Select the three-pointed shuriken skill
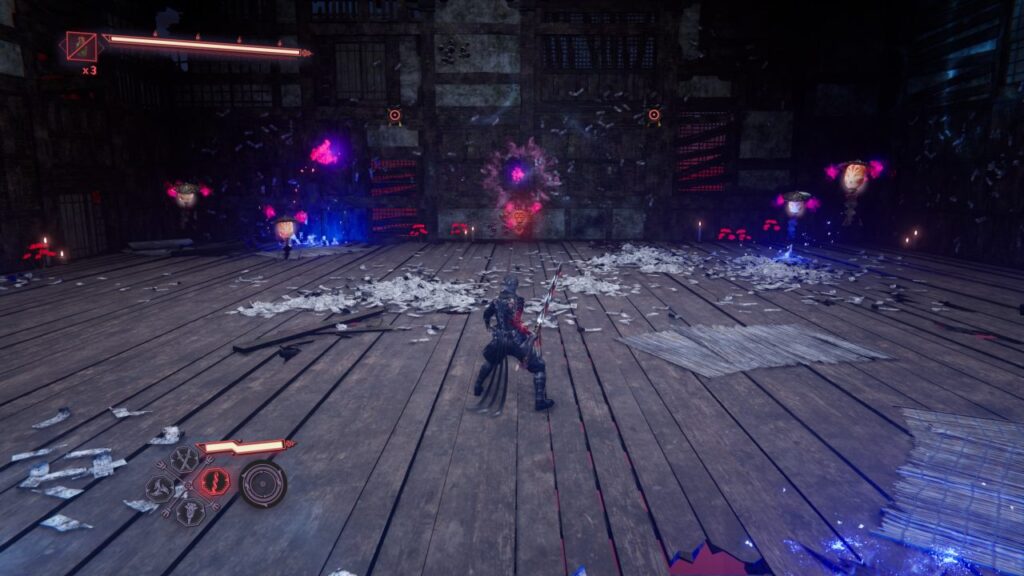This screenshot has width=1024, height=576. click(x=160, y=489)
